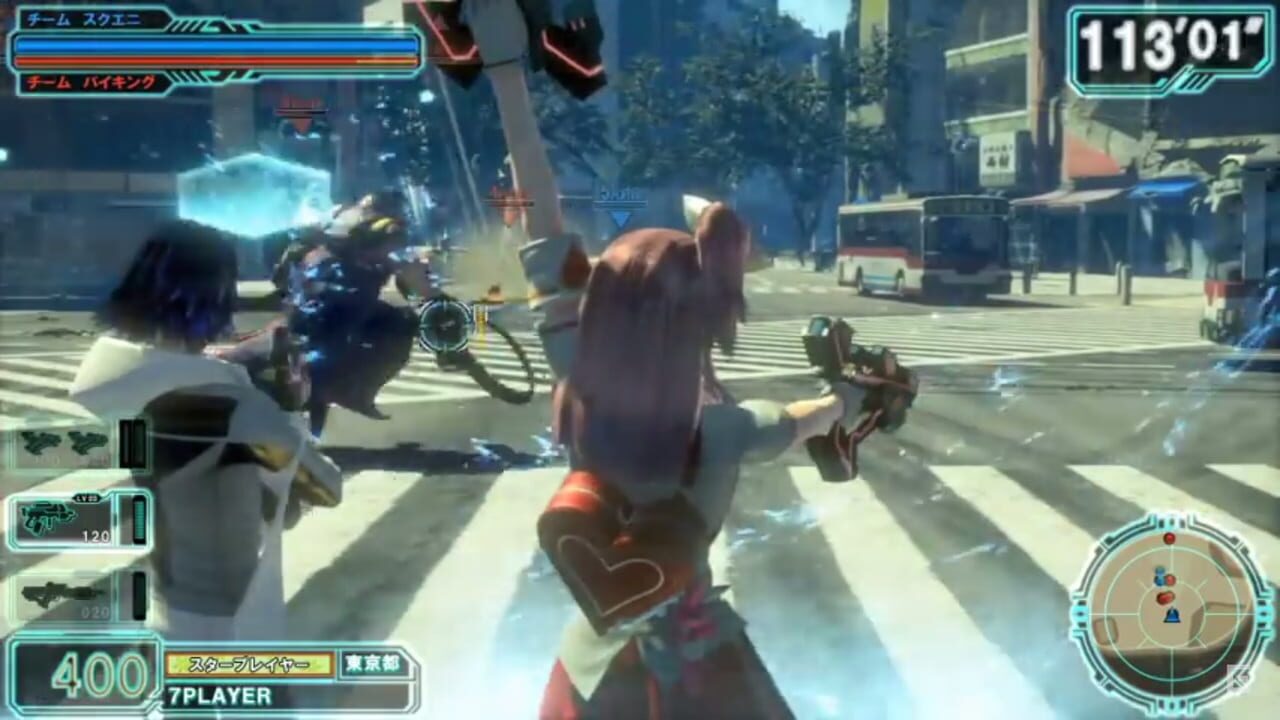Toggle the assault rifle ammo gauge bar
This screenshot has height=720, width=1280.
[x=138, y=519]
